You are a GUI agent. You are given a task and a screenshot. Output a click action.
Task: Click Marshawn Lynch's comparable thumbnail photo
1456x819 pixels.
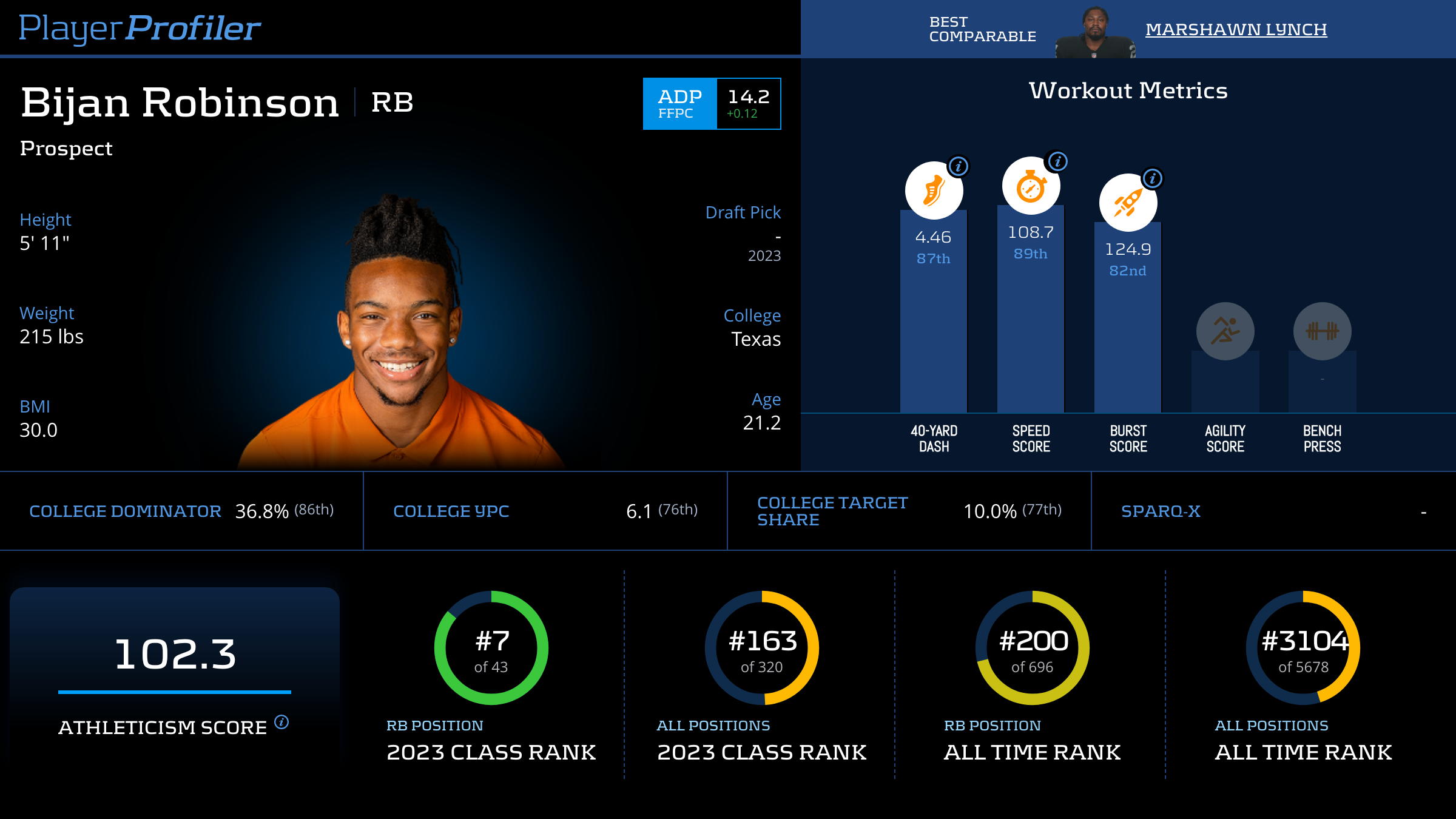[x=1095, y=32]
